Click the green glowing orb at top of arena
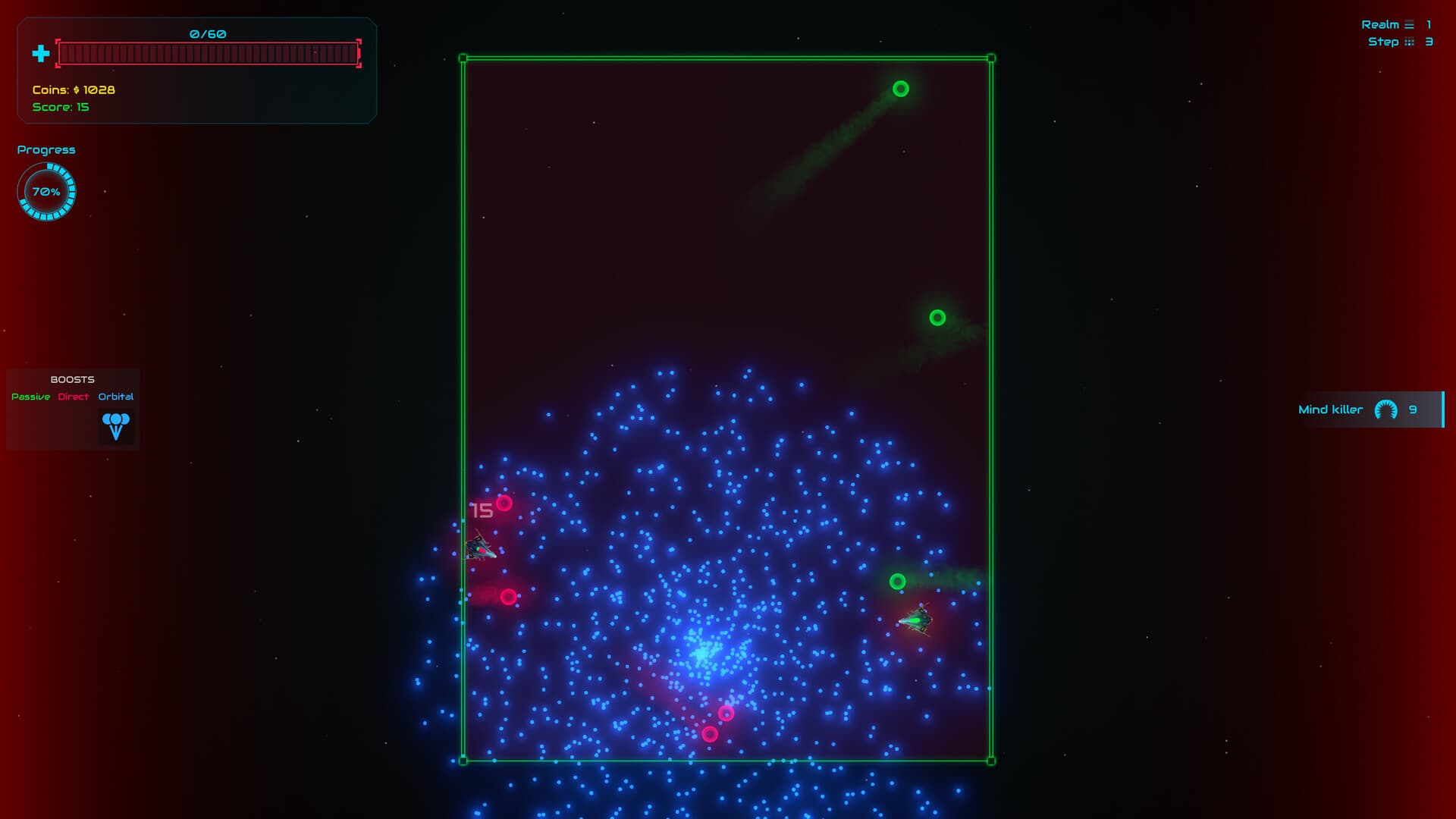1456x819 pixels. [901, 89]
